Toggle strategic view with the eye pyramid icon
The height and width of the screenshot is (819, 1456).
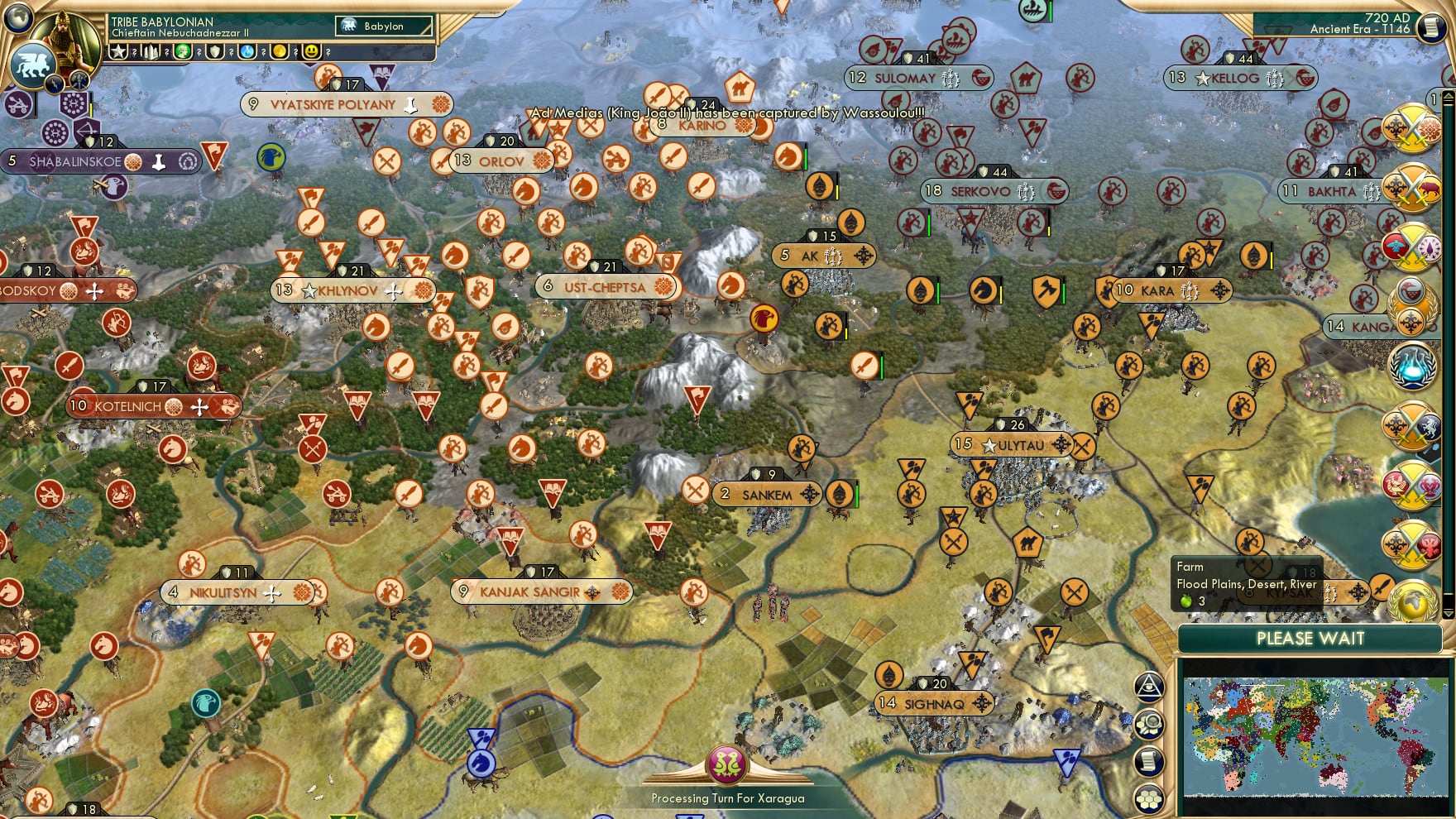1149,687
